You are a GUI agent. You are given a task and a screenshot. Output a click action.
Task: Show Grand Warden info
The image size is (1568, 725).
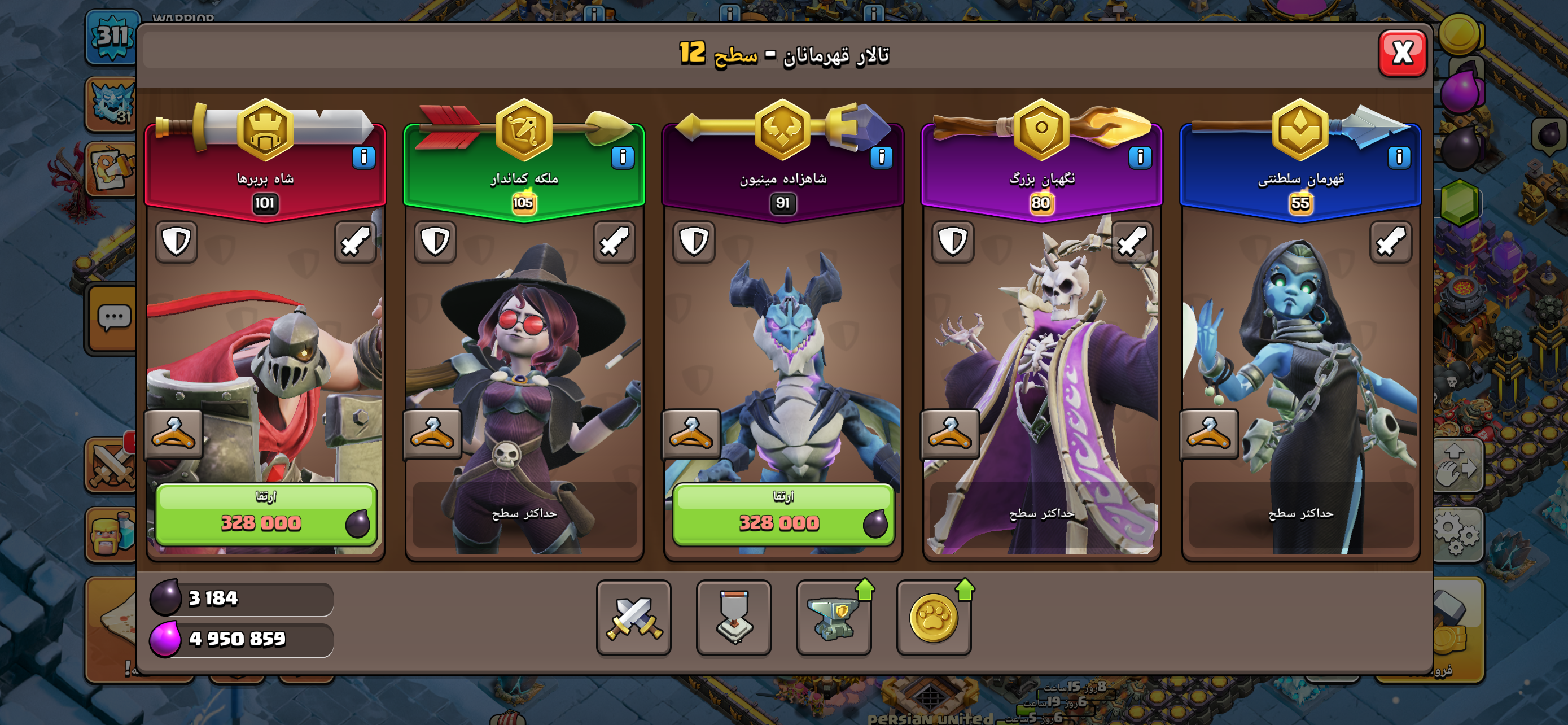point(1140,157)
